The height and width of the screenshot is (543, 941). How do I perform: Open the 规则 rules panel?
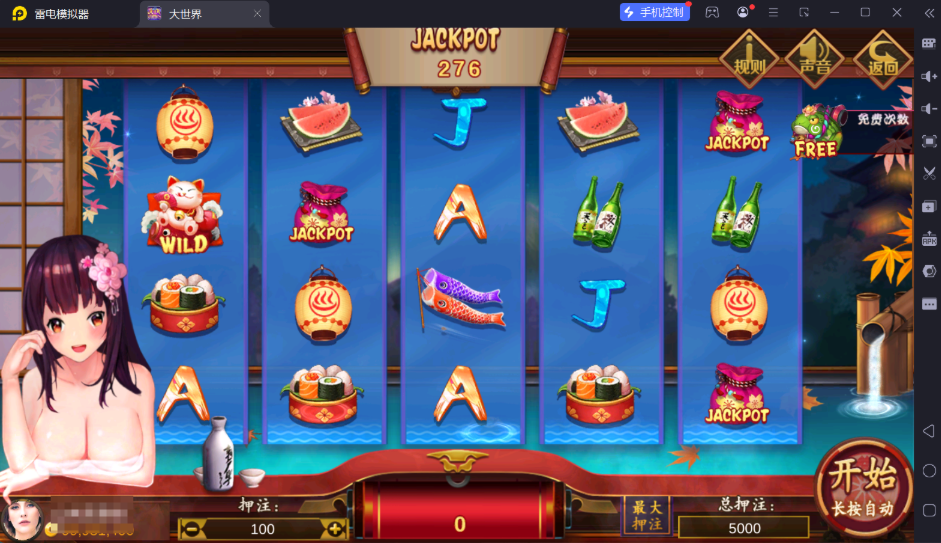(749, 57)
